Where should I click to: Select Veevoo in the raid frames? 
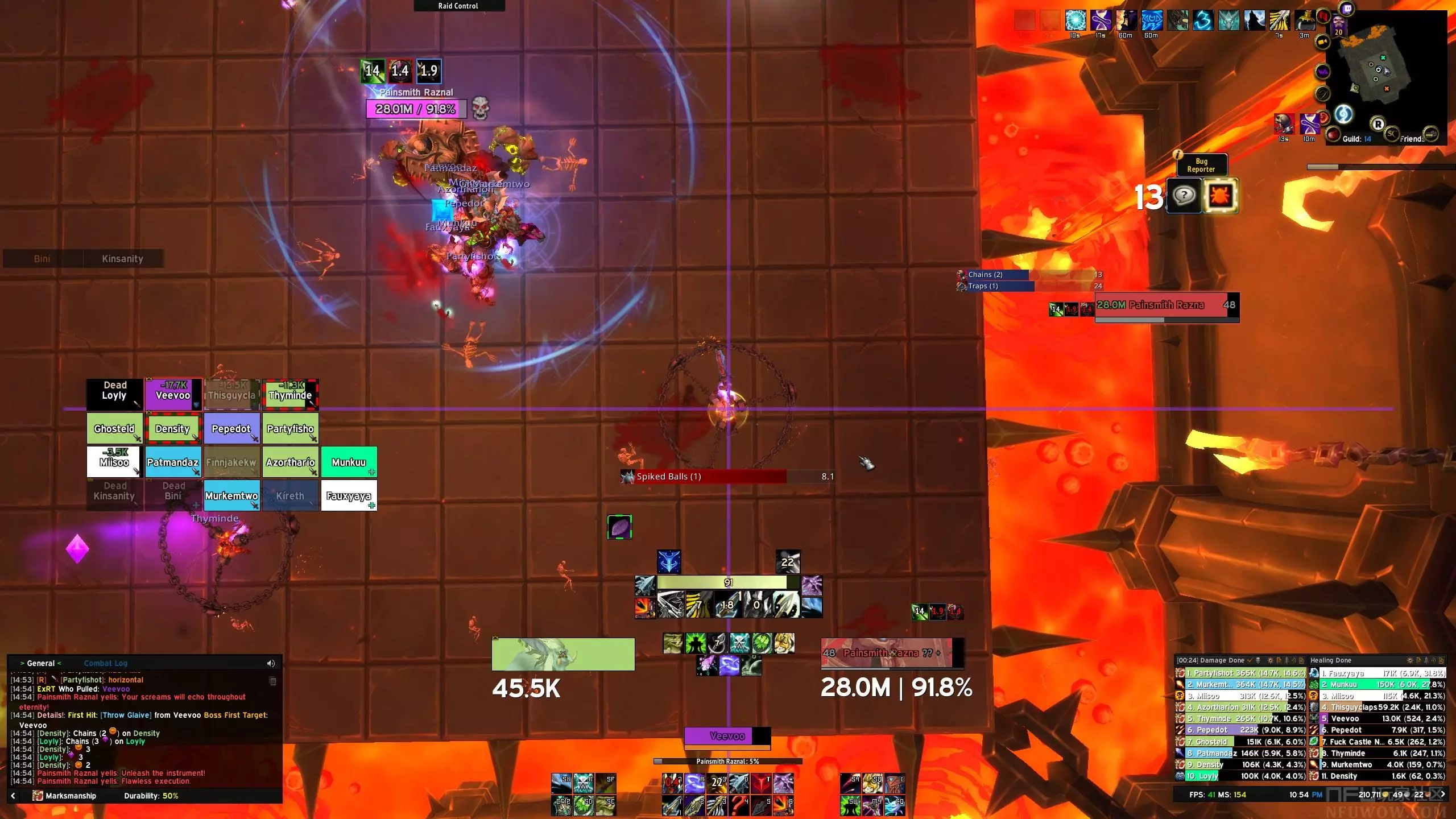point(173,395)
